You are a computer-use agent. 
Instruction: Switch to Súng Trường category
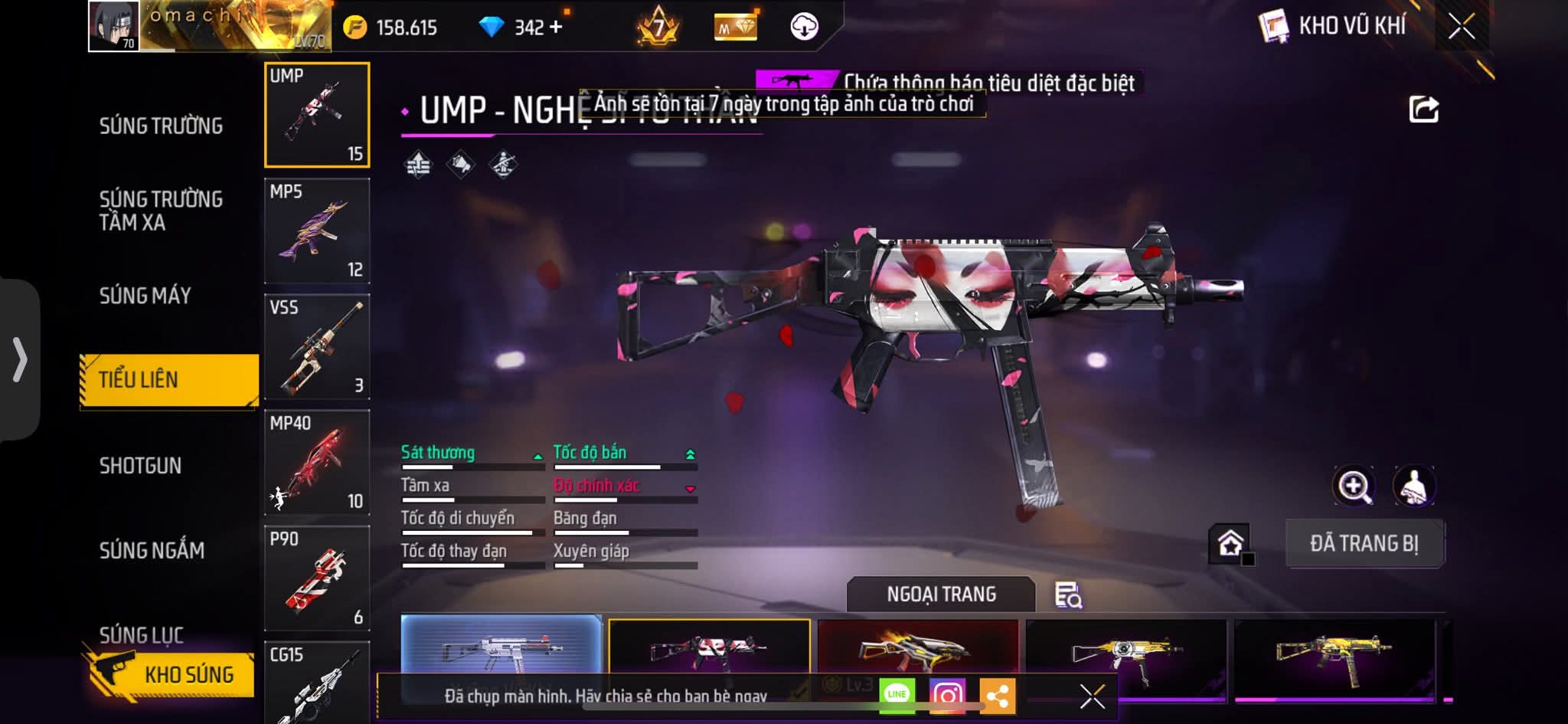[x=161, y=126]
